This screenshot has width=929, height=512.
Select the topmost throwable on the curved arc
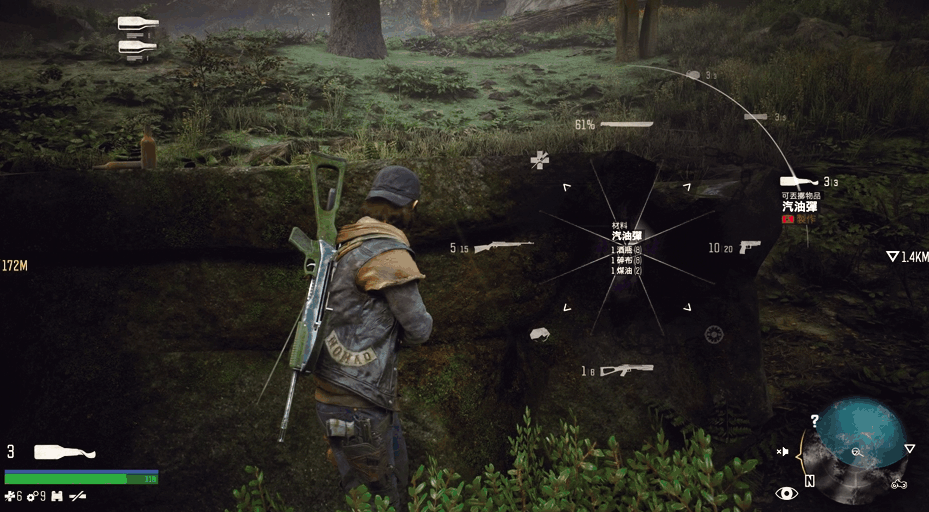tap(694, 75)
